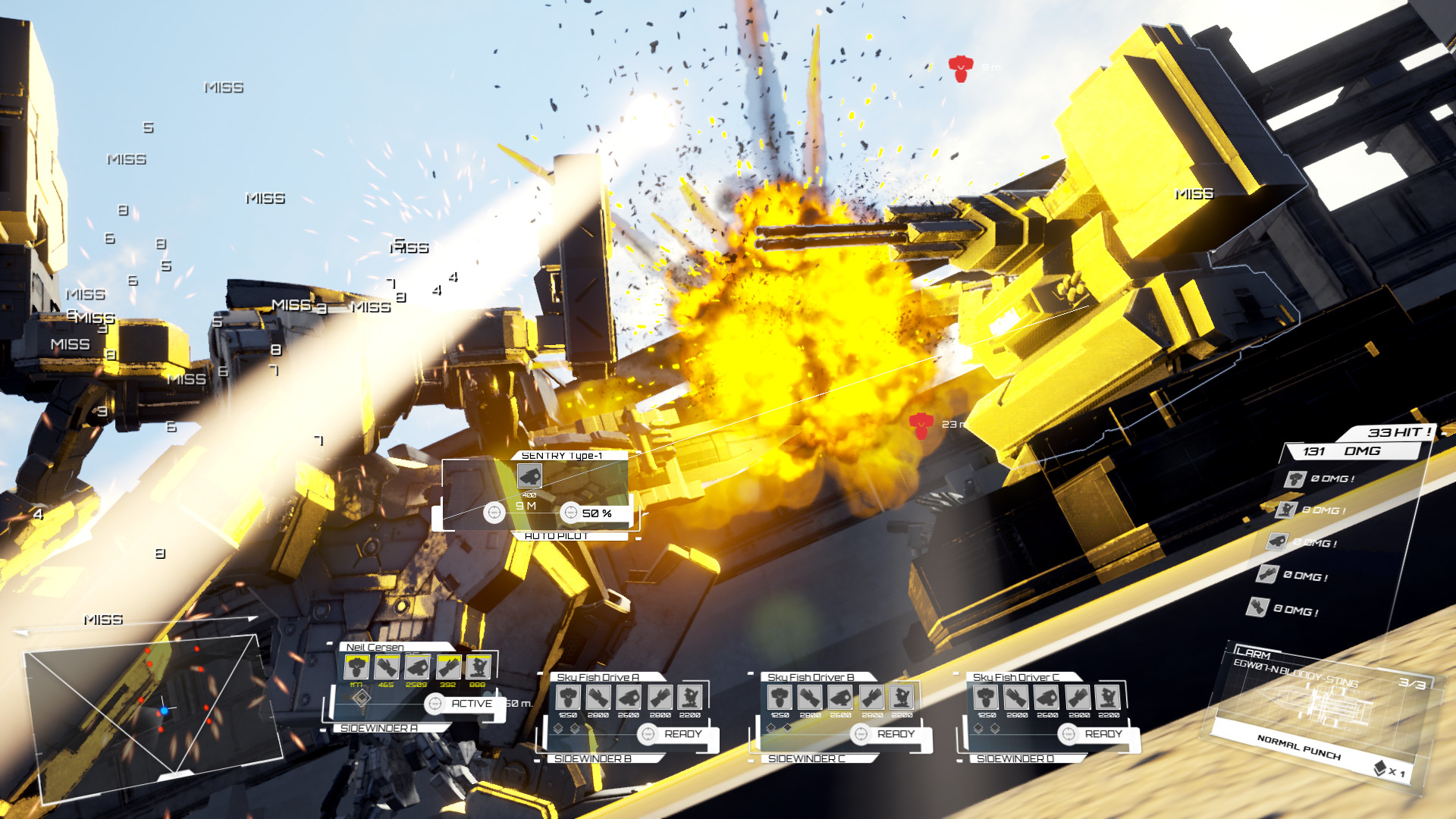
Task: Toggle the ACTIVE status reticle on Sidewinder A
Action: 435,704
